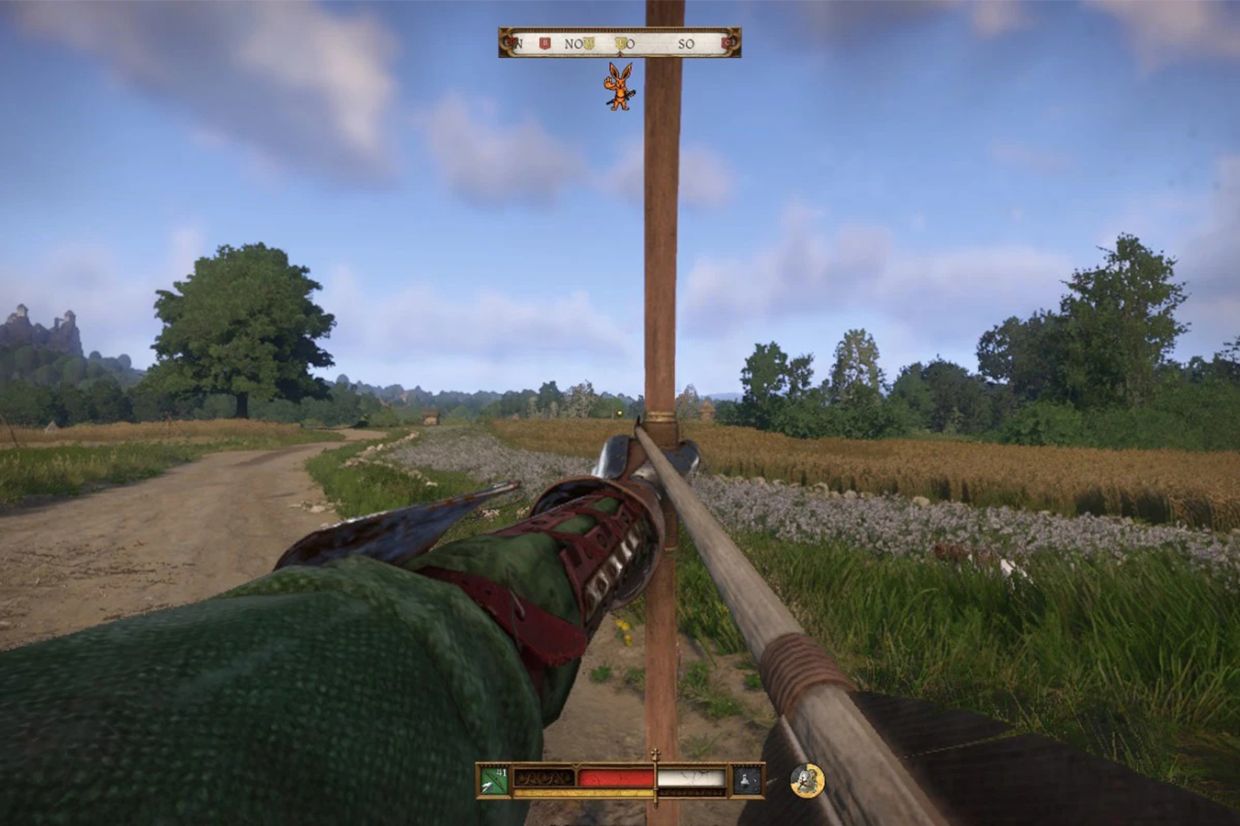
Task: Select the green arrow ammo slot
Action: [x=494, y=780]
